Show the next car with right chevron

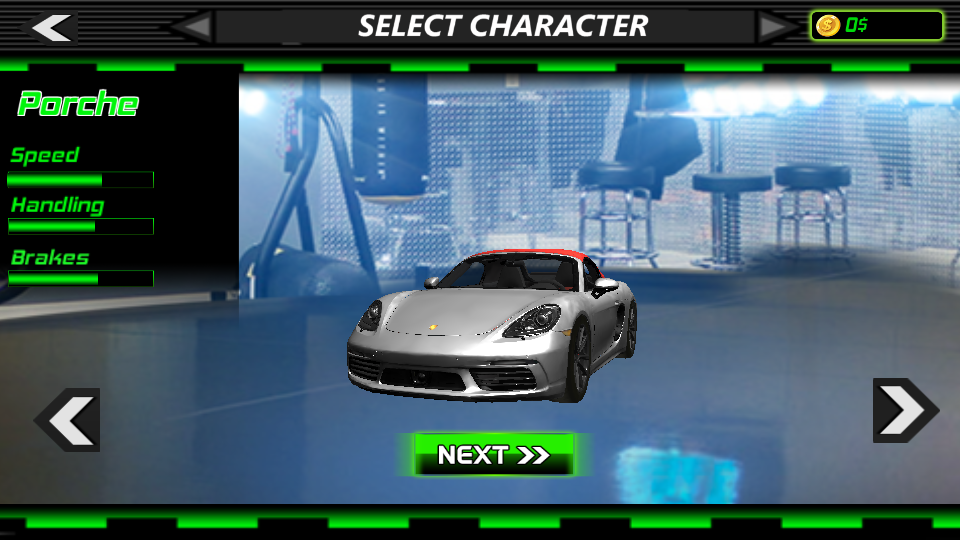904,410
